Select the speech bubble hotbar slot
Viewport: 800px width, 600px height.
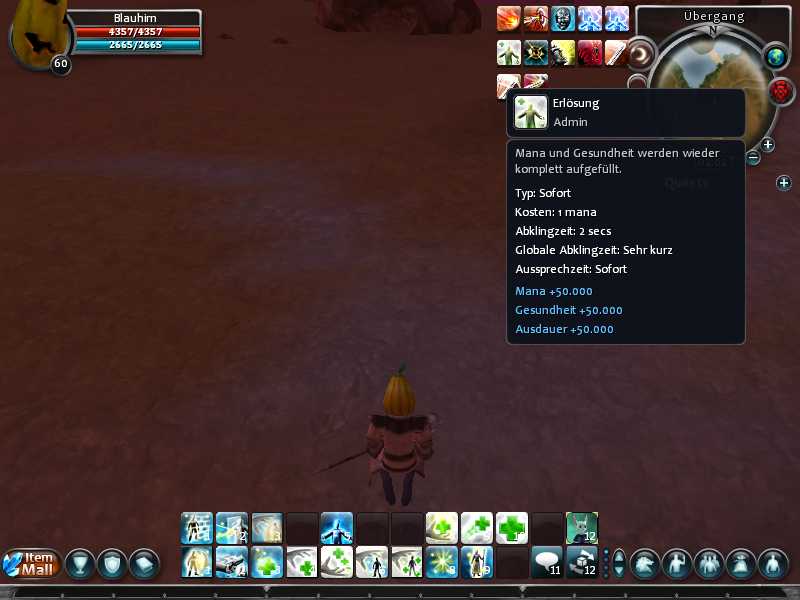click(546, 562)
